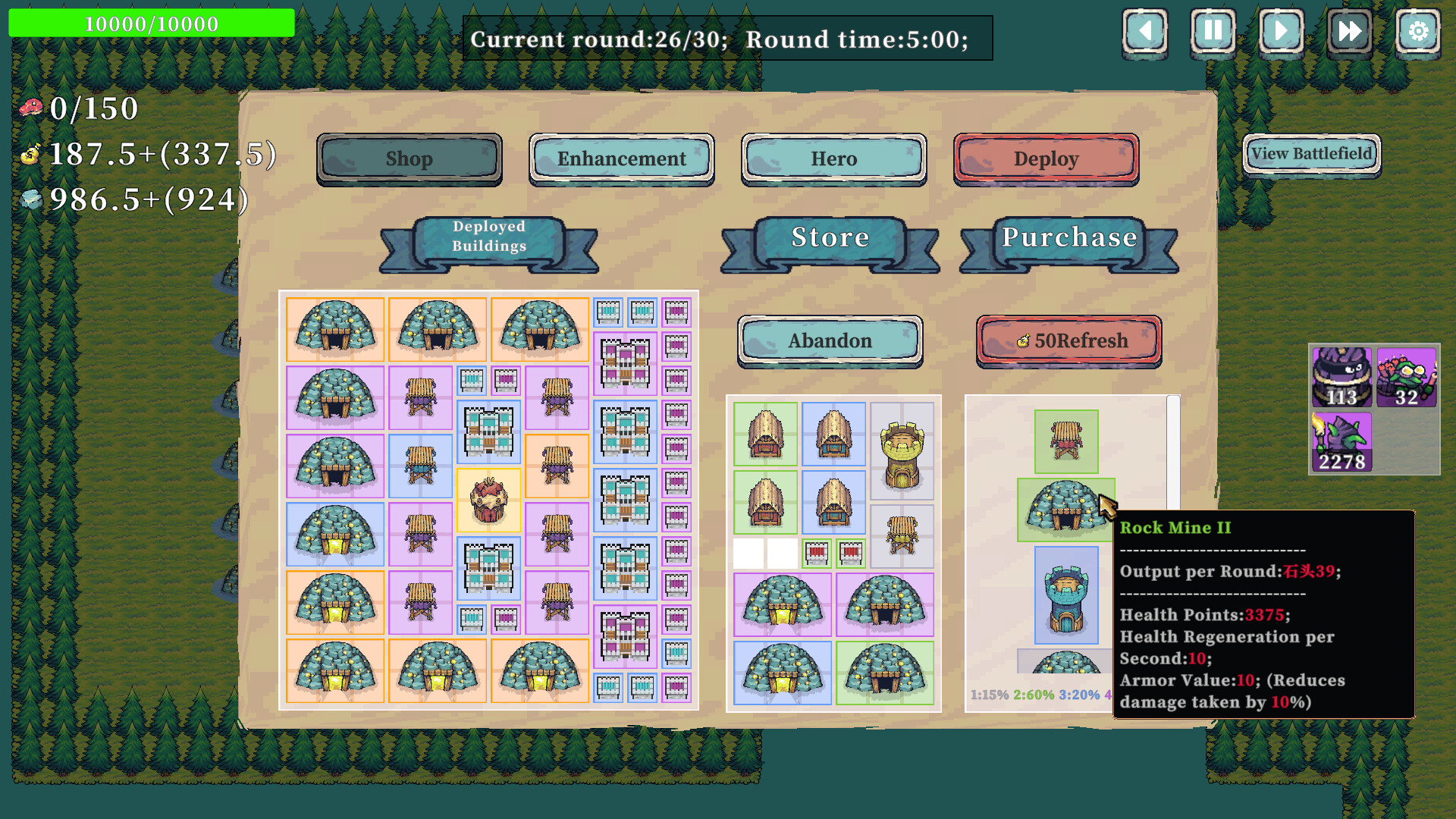
Task: Select the flower unit icon showing 32
Action: (1407, 375)
